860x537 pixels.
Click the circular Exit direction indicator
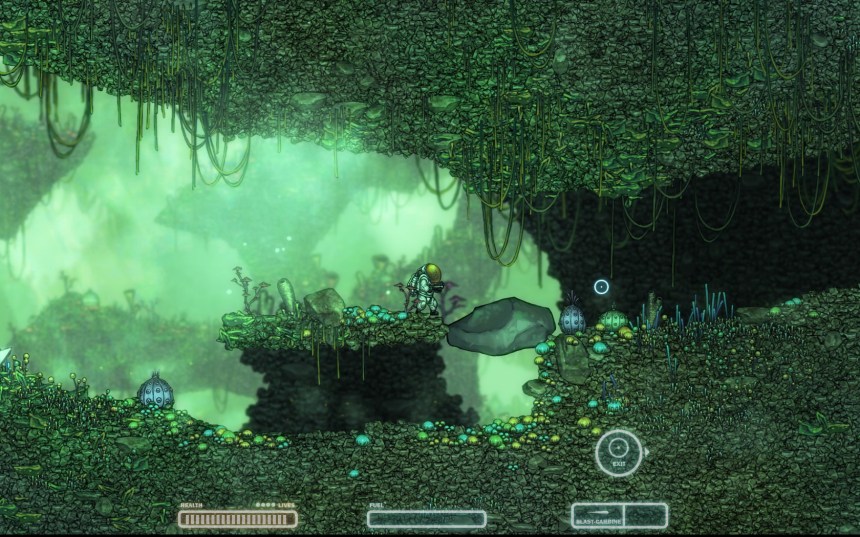pos(618,451)
